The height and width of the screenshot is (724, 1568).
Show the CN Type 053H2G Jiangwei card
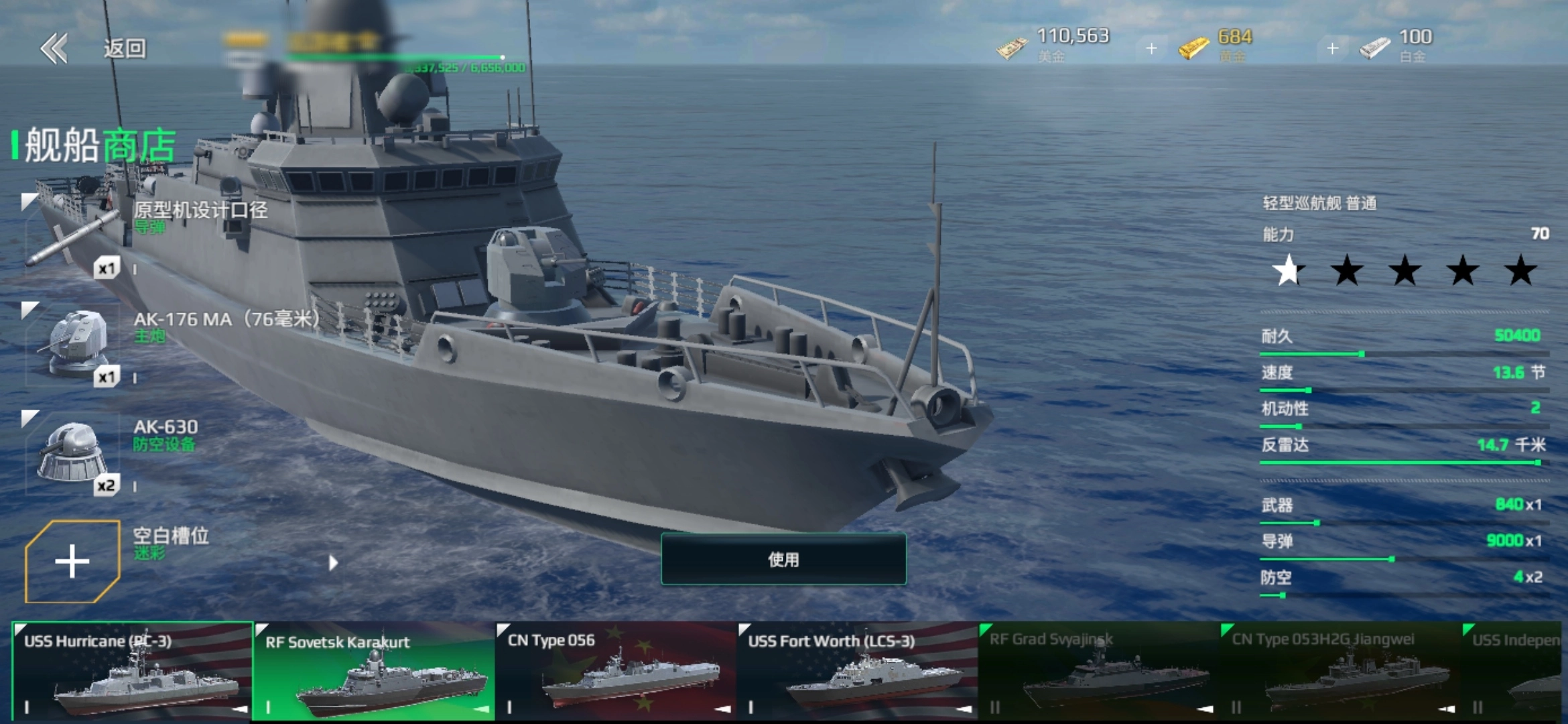[x=1340, y=672]
